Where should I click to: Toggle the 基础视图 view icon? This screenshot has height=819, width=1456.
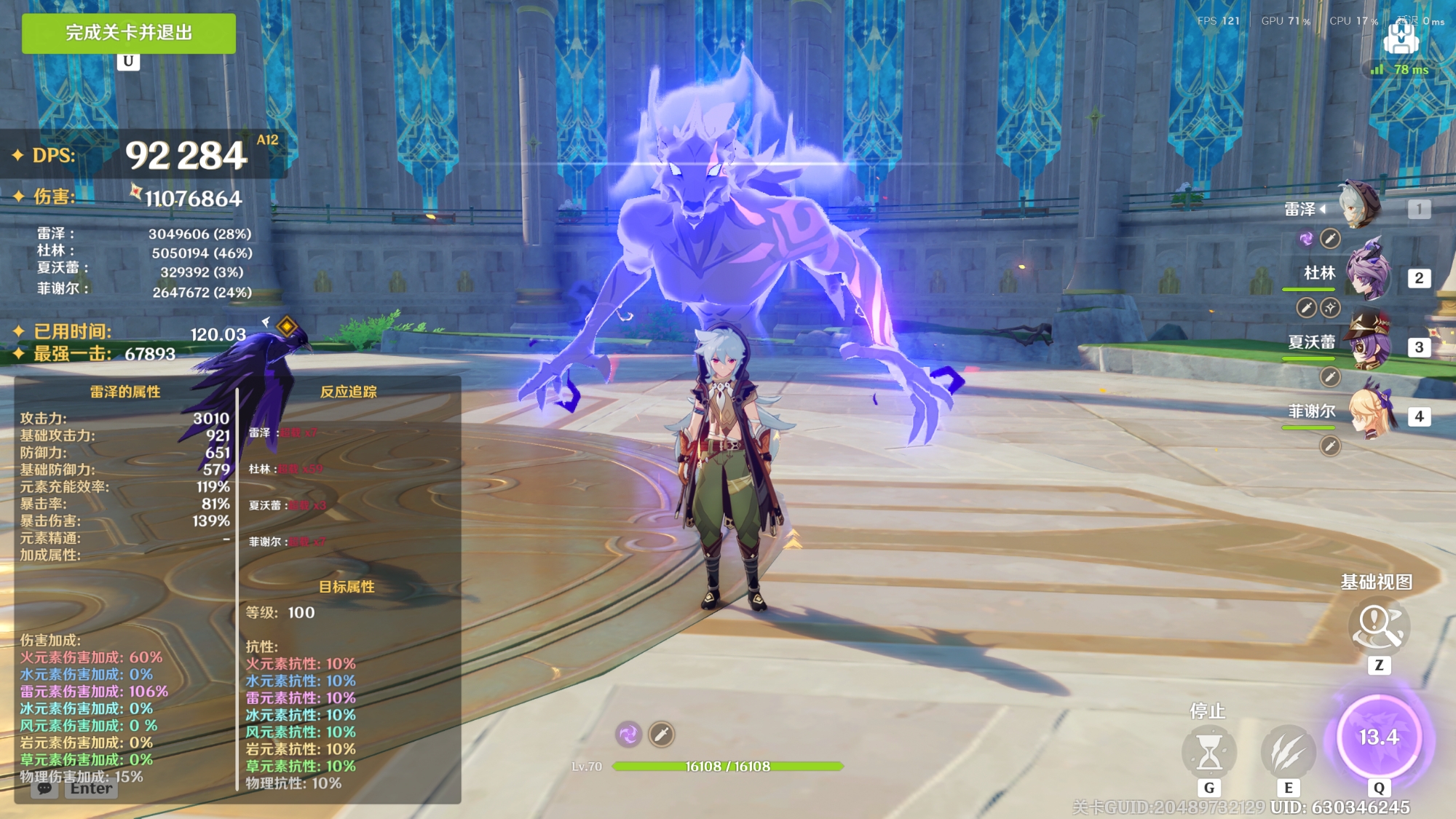click(x=1378, y=626)
